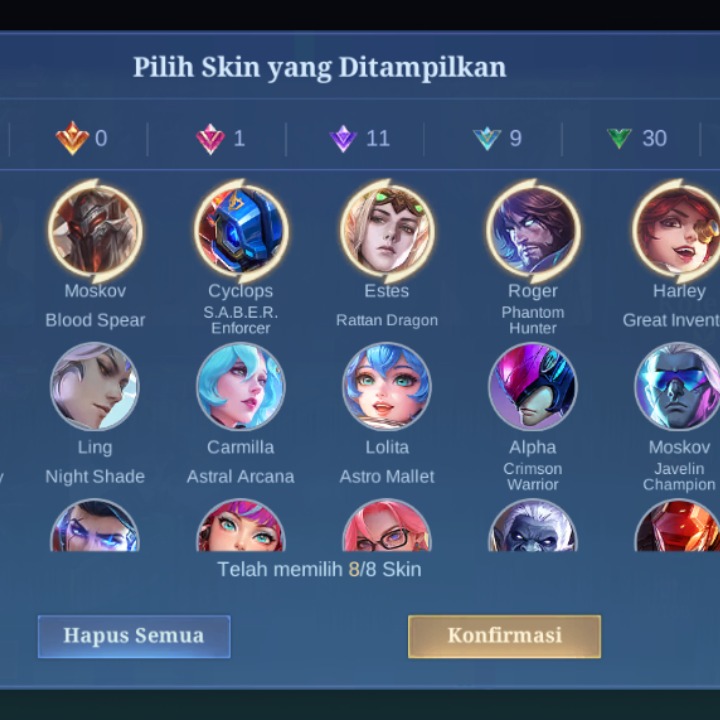Pick Moskov Javelin Champion skin

tap(679, 387)
